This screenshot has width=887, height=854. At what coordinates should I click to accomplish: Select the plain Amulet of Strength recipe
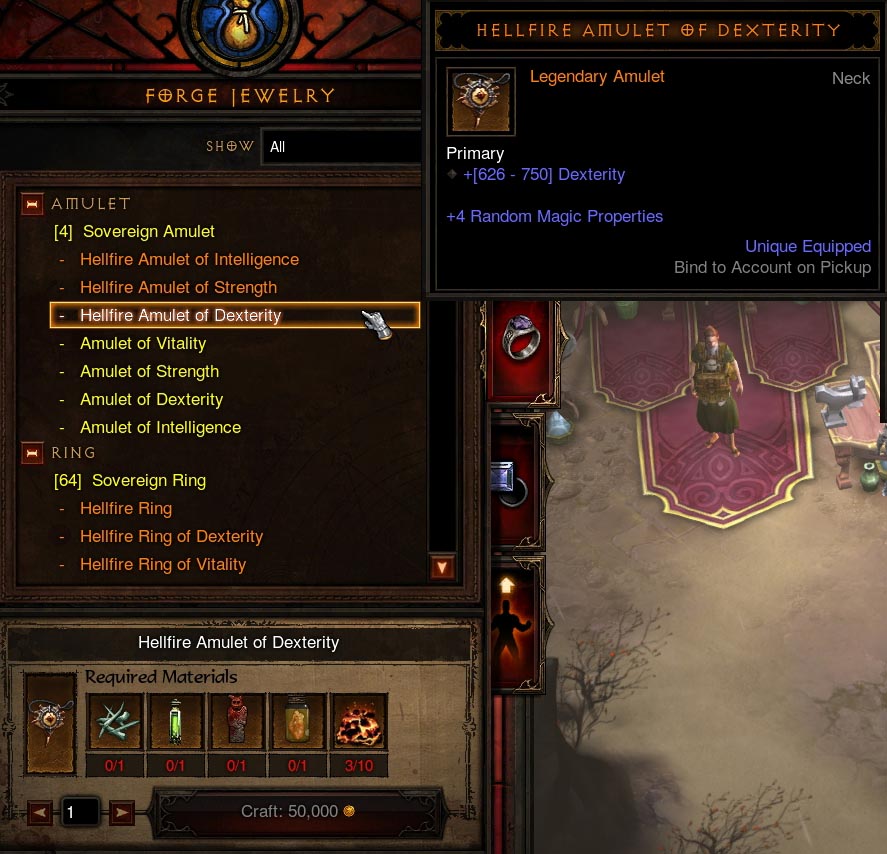(149, 372)
